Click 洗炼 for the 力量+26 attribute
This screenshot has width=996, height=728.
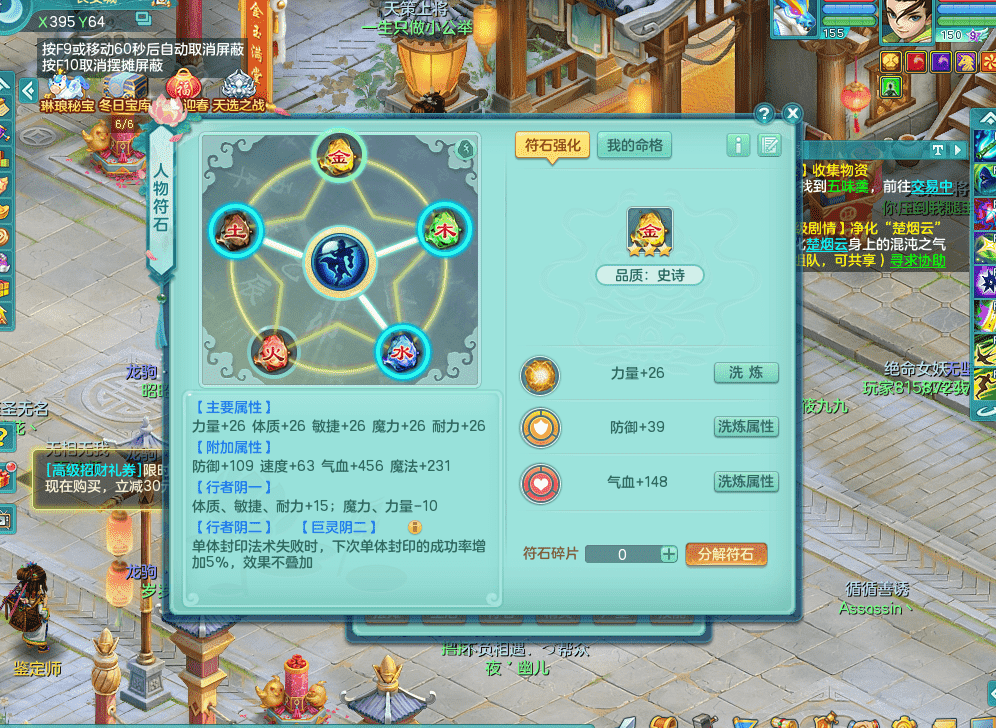coord(745,373)
